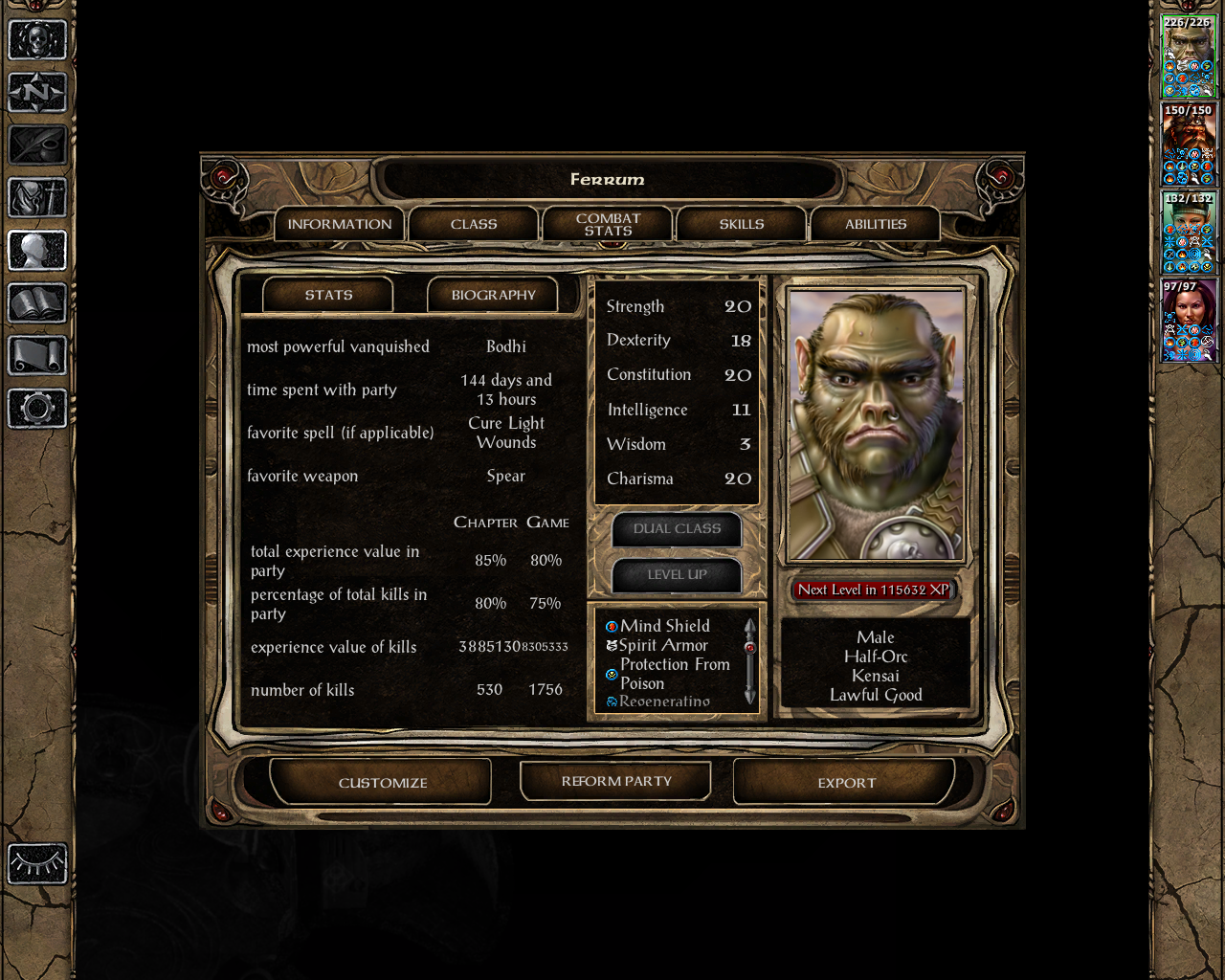This screenshot has width=1225, height=980.
Task: Select the Mind Shield effect icon
Action: coord(611,625)
